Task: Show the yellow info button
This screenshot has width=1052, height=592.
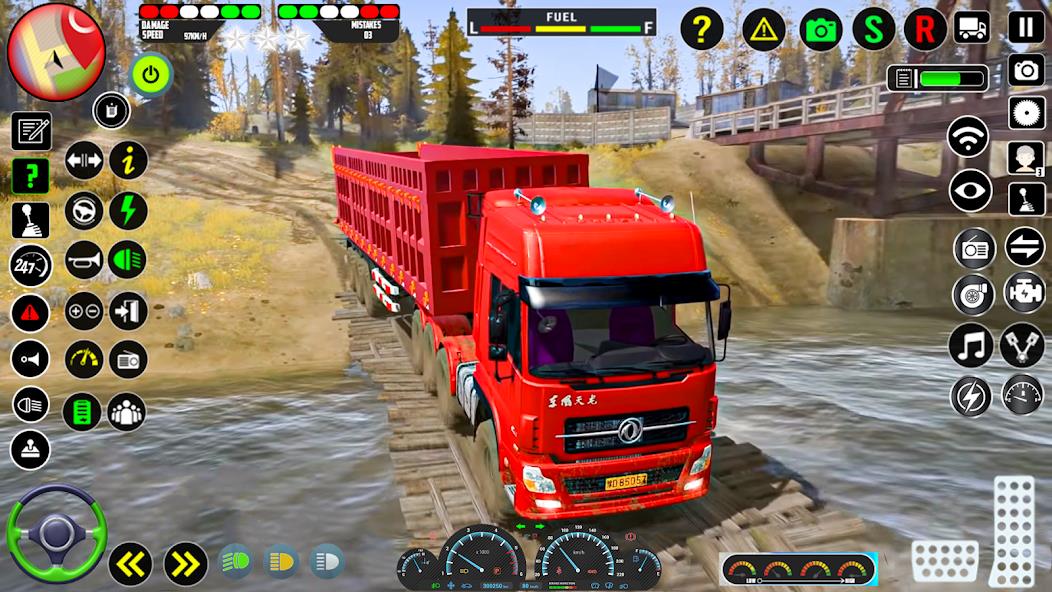Action: click(x=128, y=160)
